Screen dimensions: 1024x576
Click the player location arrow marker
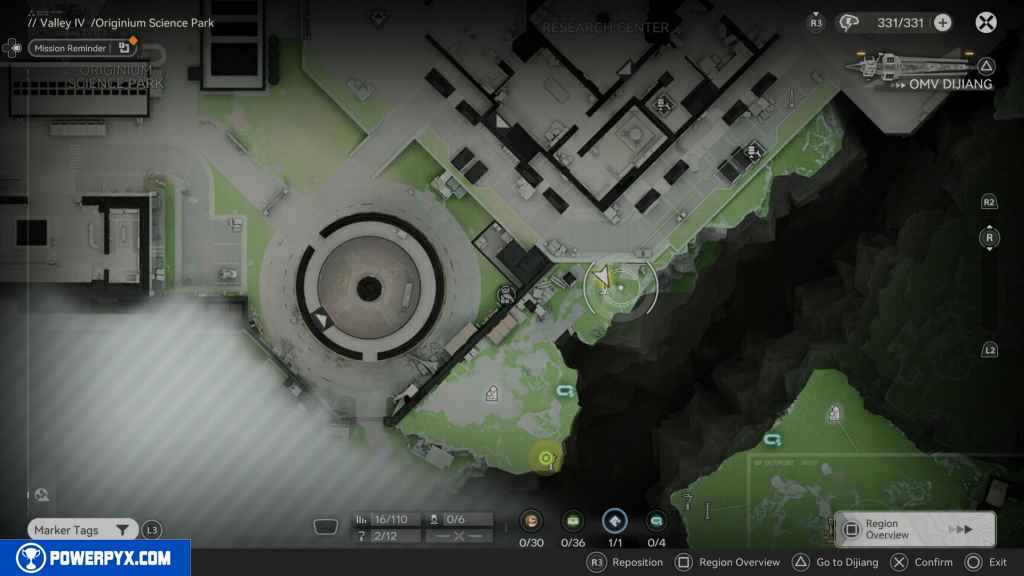[602, 277]
